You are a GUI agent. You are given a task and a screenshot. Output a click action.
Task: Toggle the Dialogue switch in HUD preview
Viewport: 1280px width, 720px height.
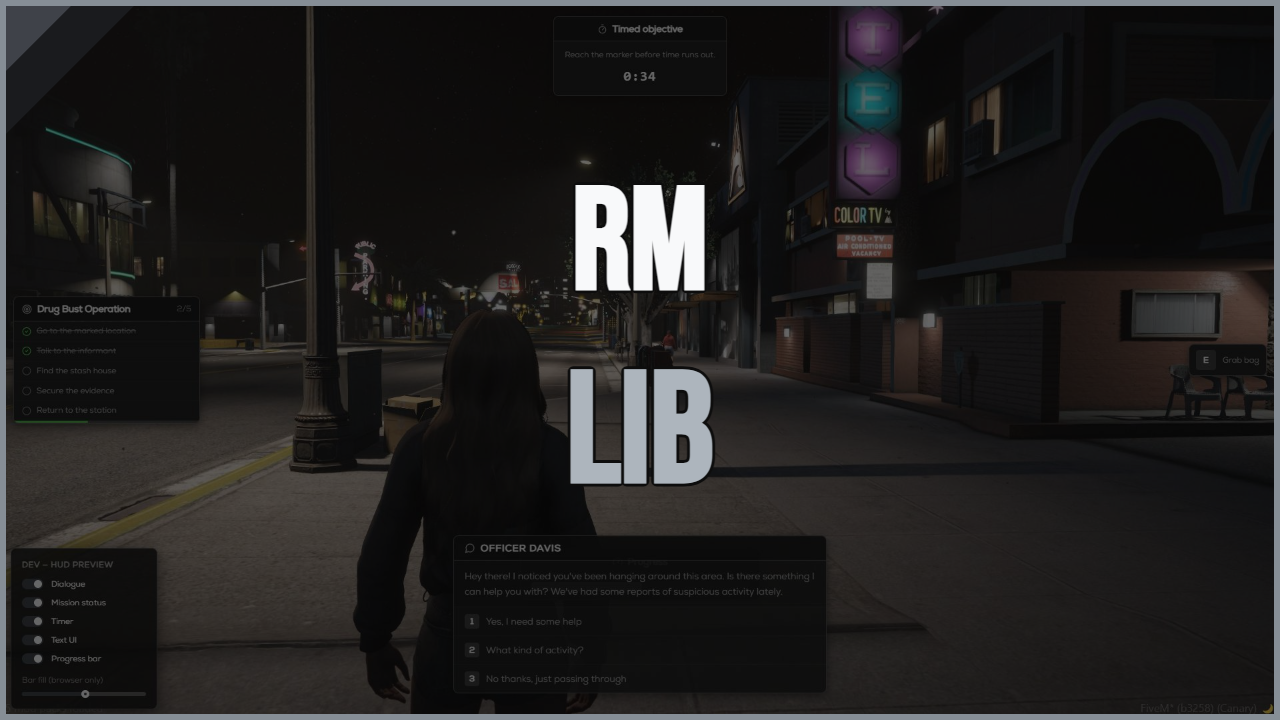click(x=32, y=583)
